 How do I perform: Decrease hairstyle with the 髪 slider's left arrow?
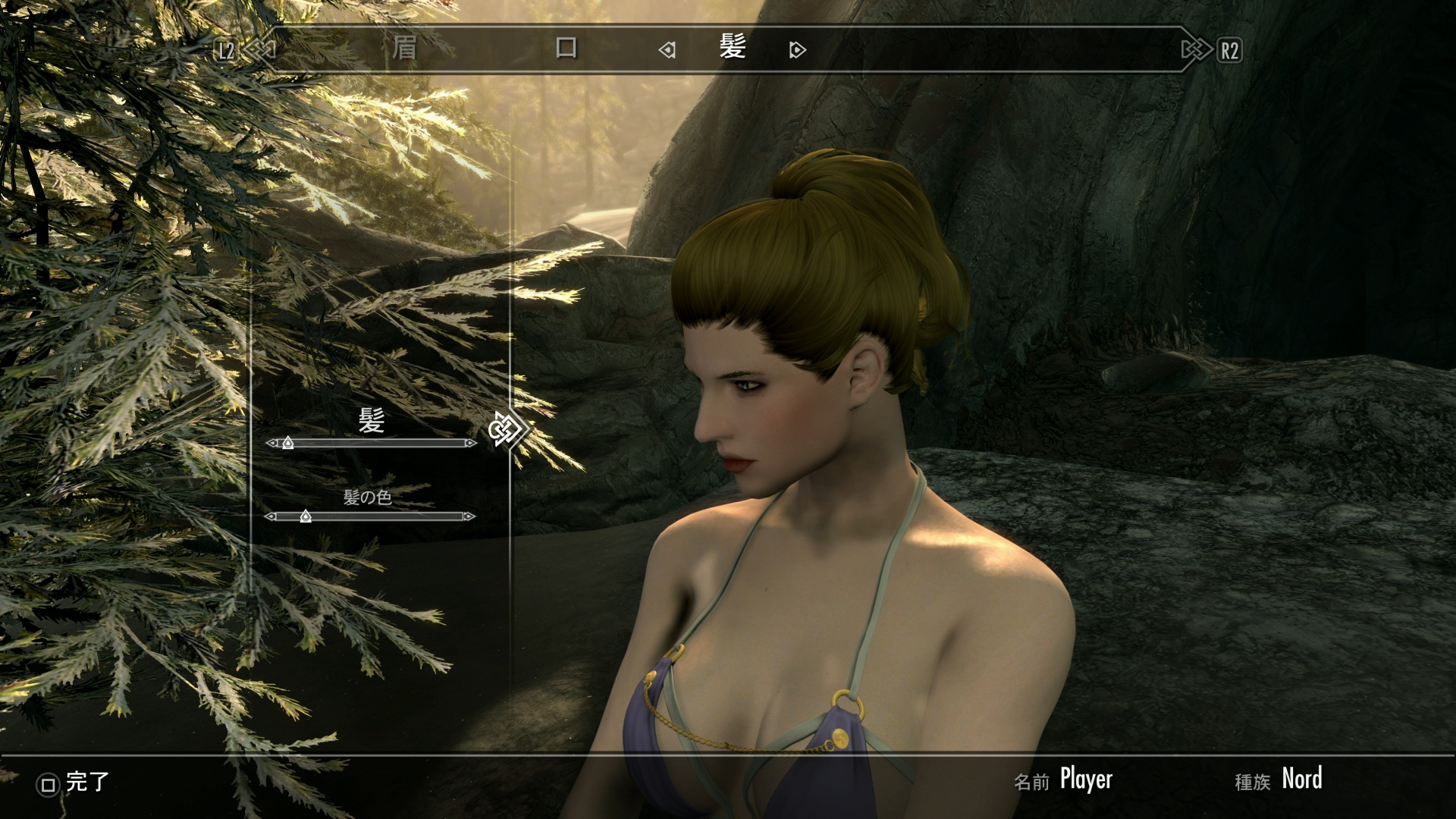point(271,443)
